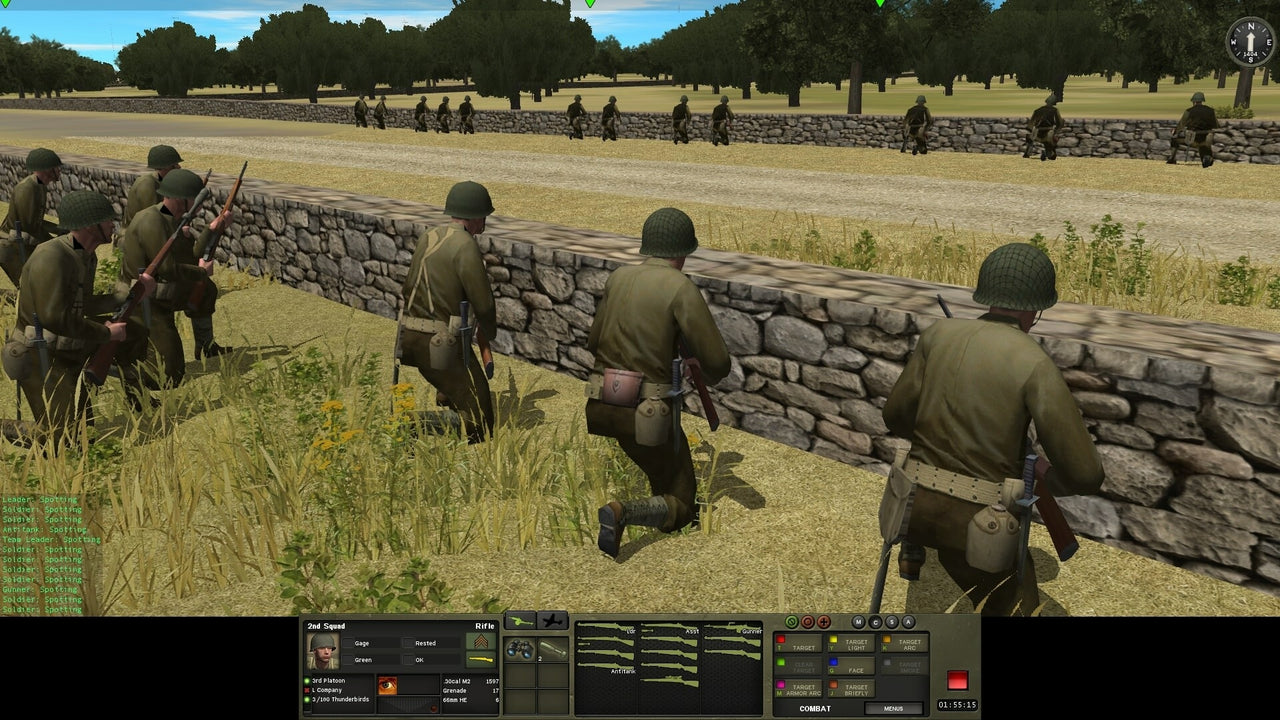This screenshot has width=1280, height=720.
Task: Open the Admin commands tab A
Action: pyautogui.click(x=908, y=622)
